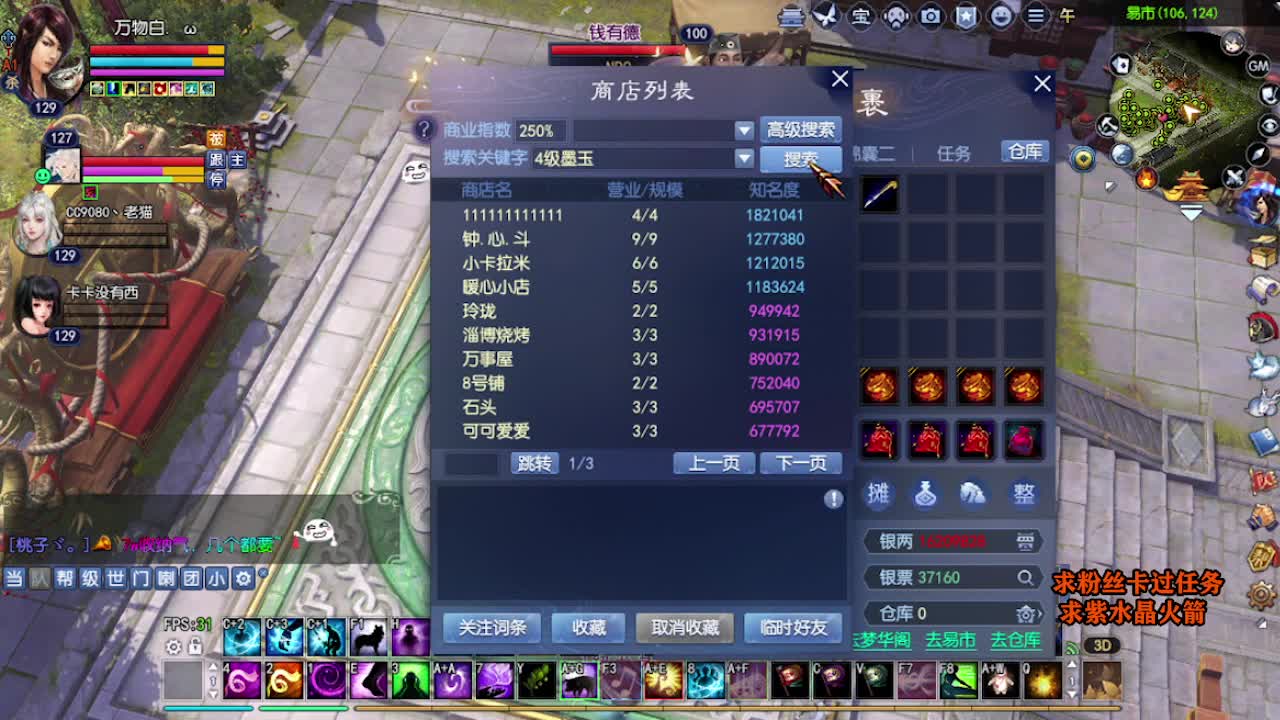The height and width of the screenshot is (720, 1280).
Task: Open the 搜索关键字 keyword dropdown
Action: click(x=744, y=157)
